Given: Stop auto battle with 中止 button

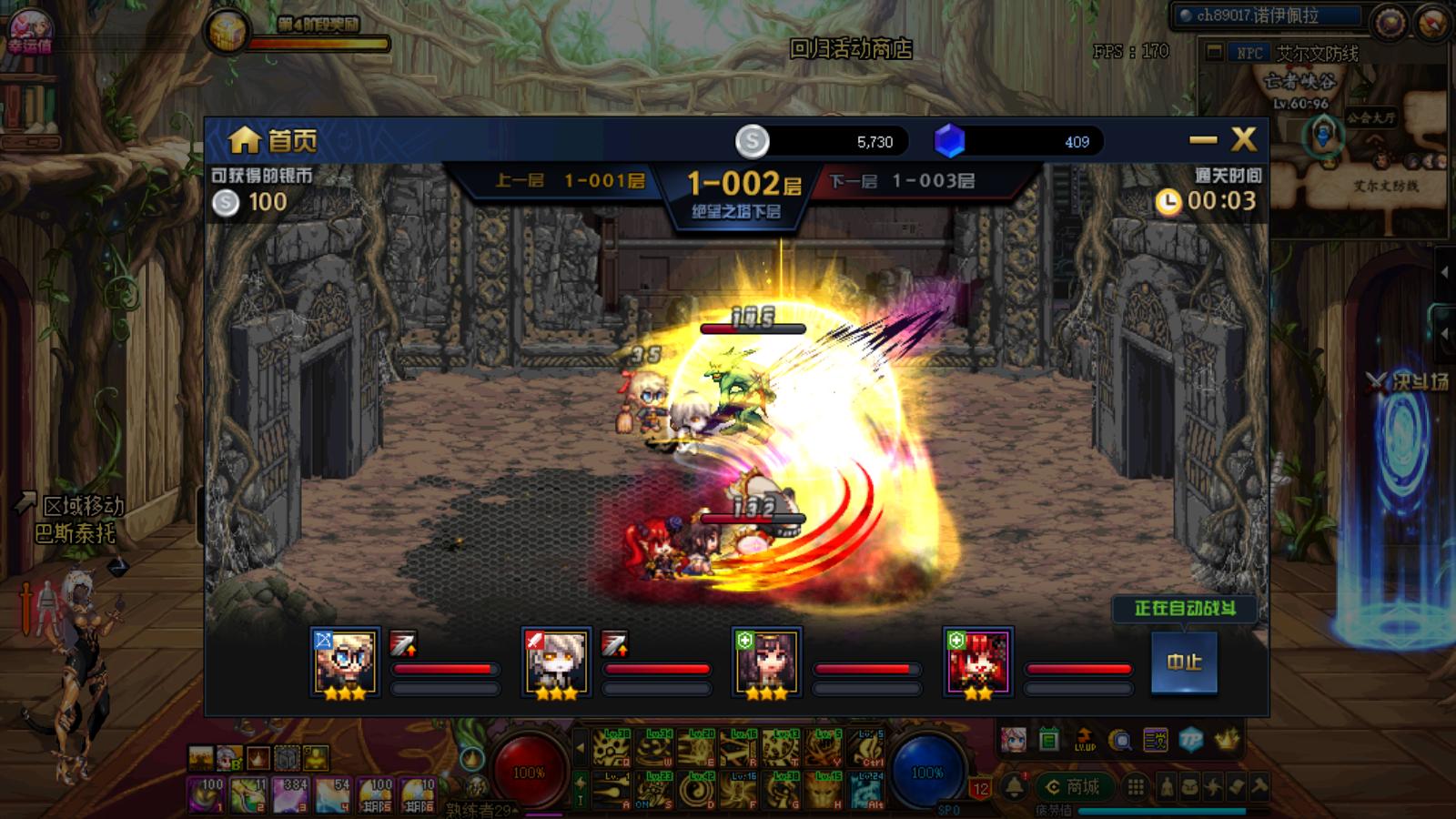Looking at the screenshot, I should pos(1184,662).
